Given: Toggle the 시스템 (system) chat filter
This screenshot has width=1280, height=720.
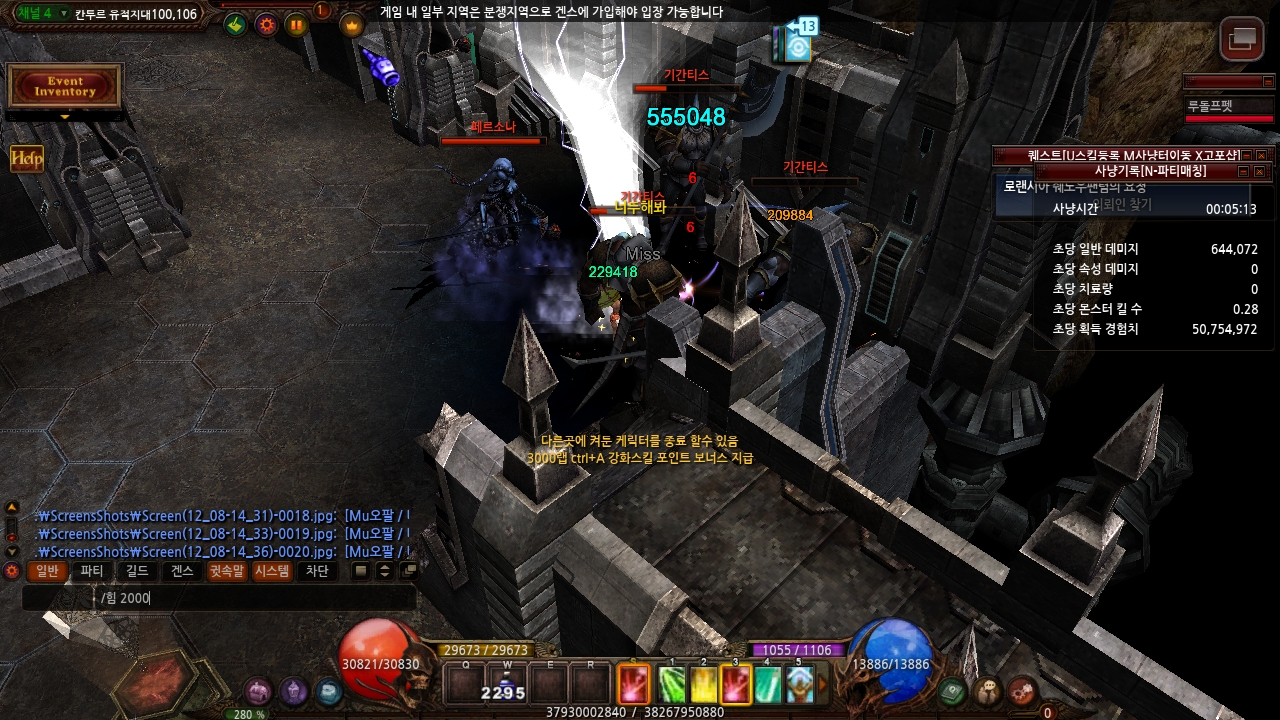Looking at the screenshot, I should (x=272, y=571).
